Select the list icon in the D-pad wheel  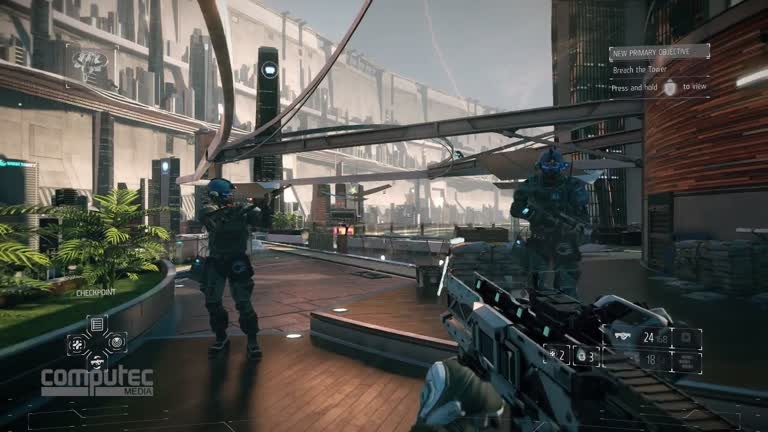[97, 324]
